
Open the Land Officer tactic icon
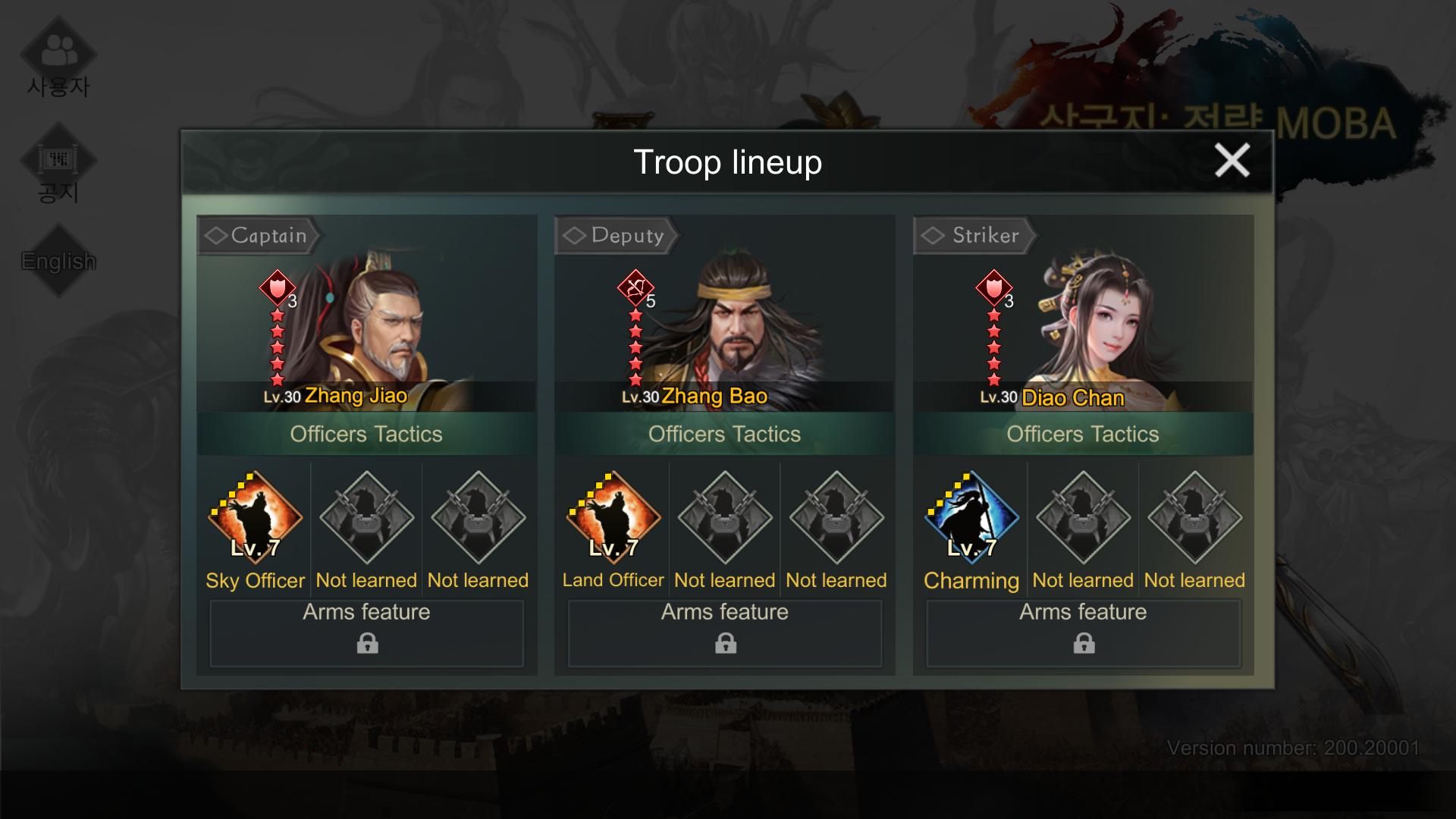pos(613,518)
